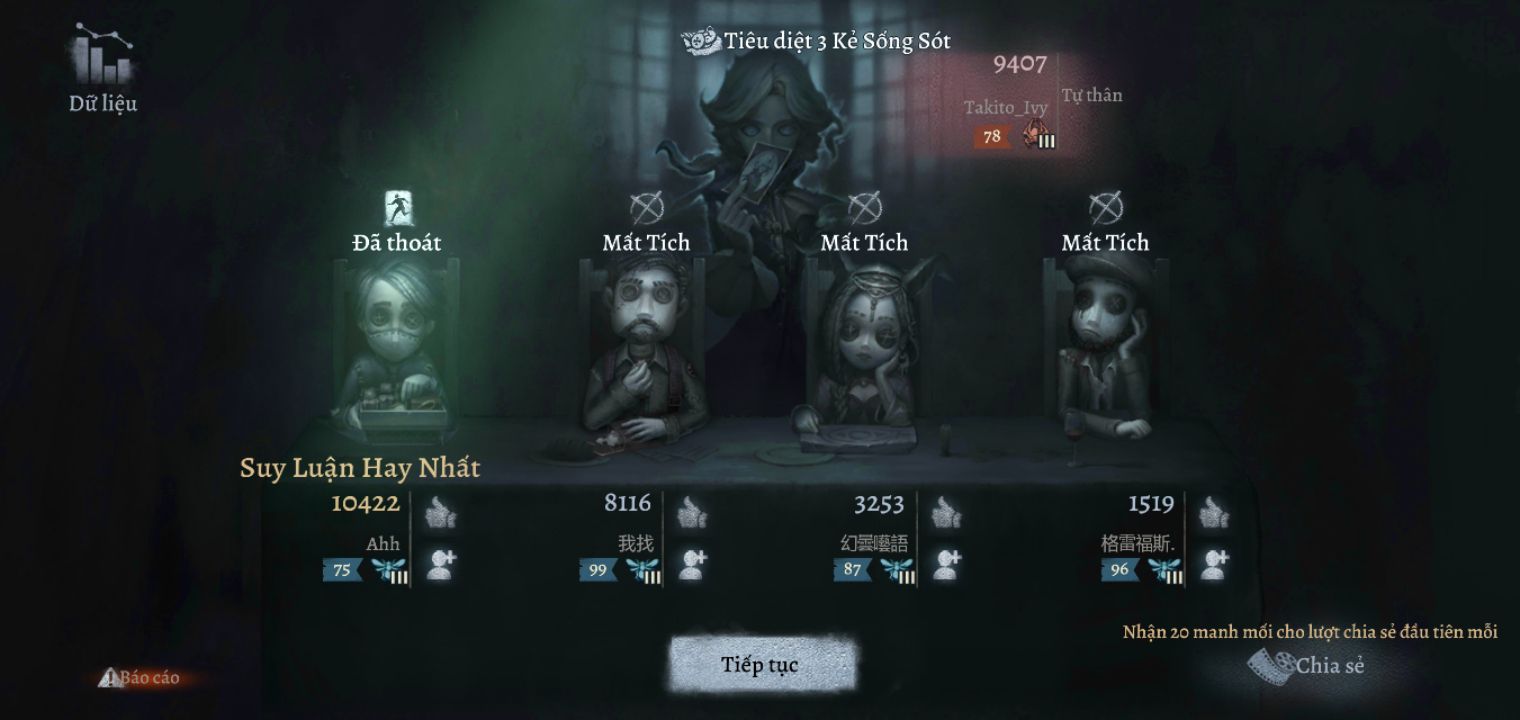Like the player 我找
Image resolution: width=1520 pixels, height=720 pixels.
coord(692,513)
